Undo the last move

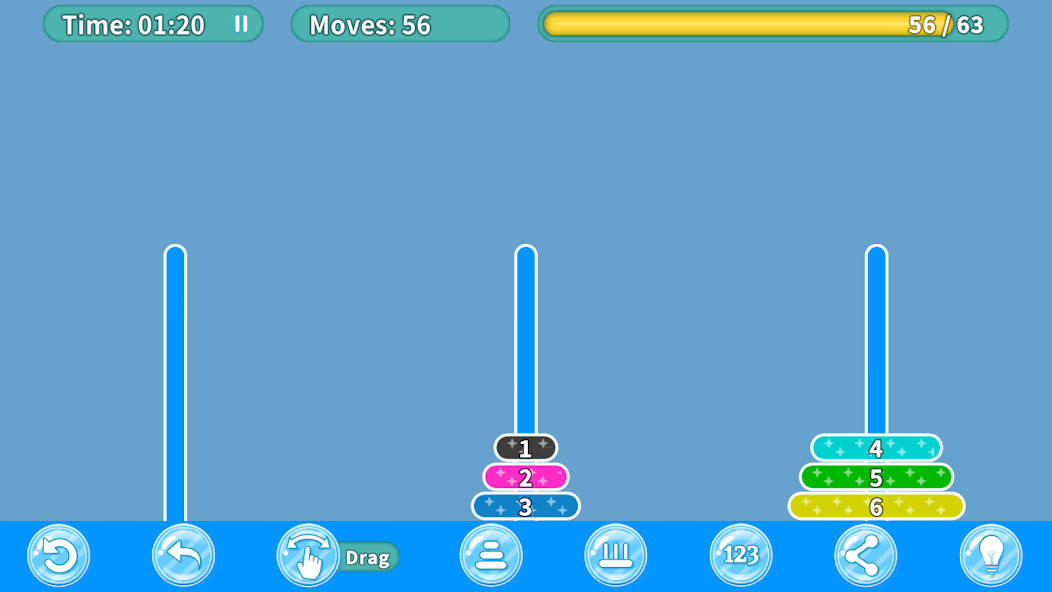click(x=183, y=555)
